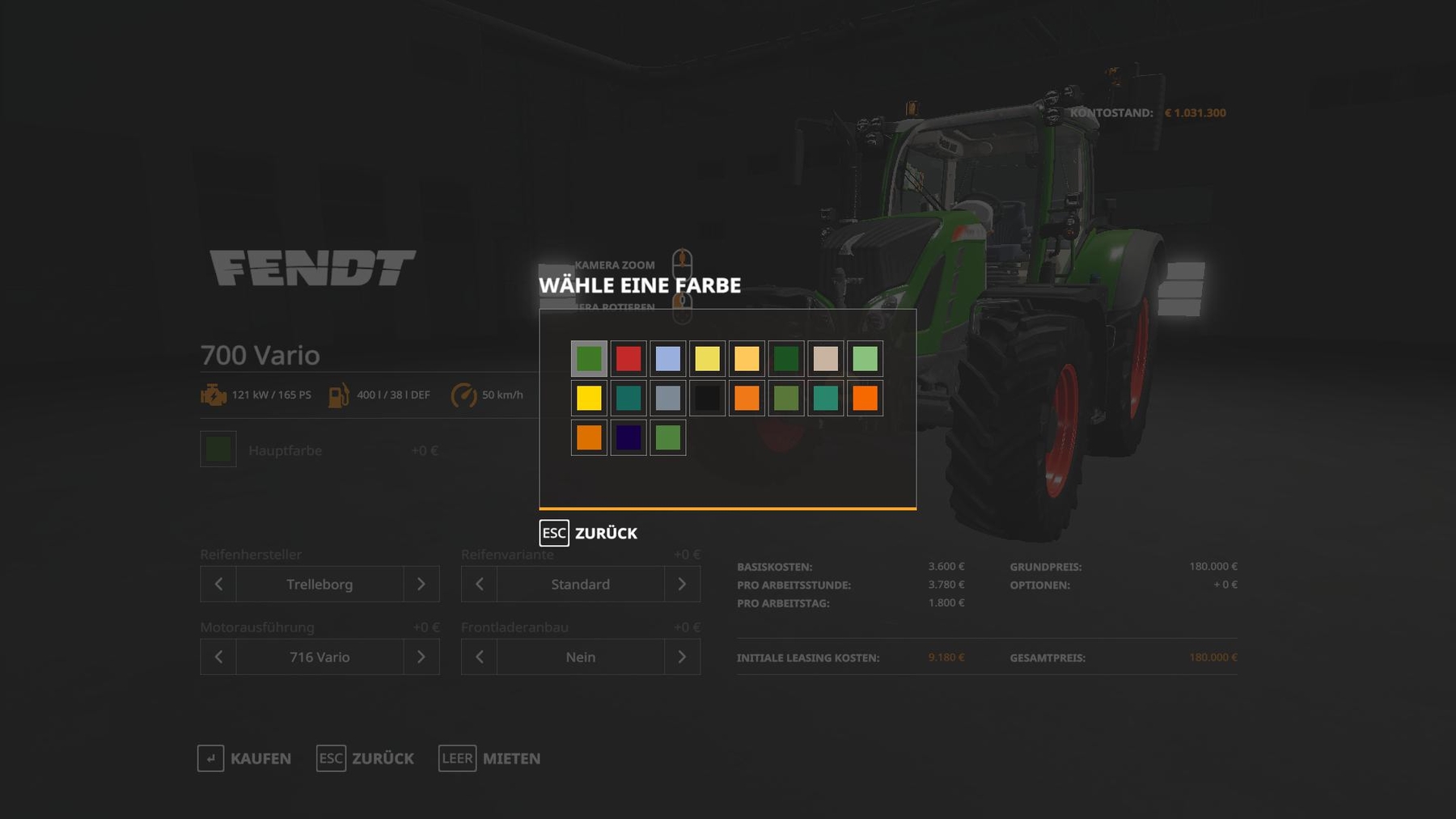The image size is (1456, 819).
Task: Lease the tractor with MIETEN
Action: coord(489,758)
